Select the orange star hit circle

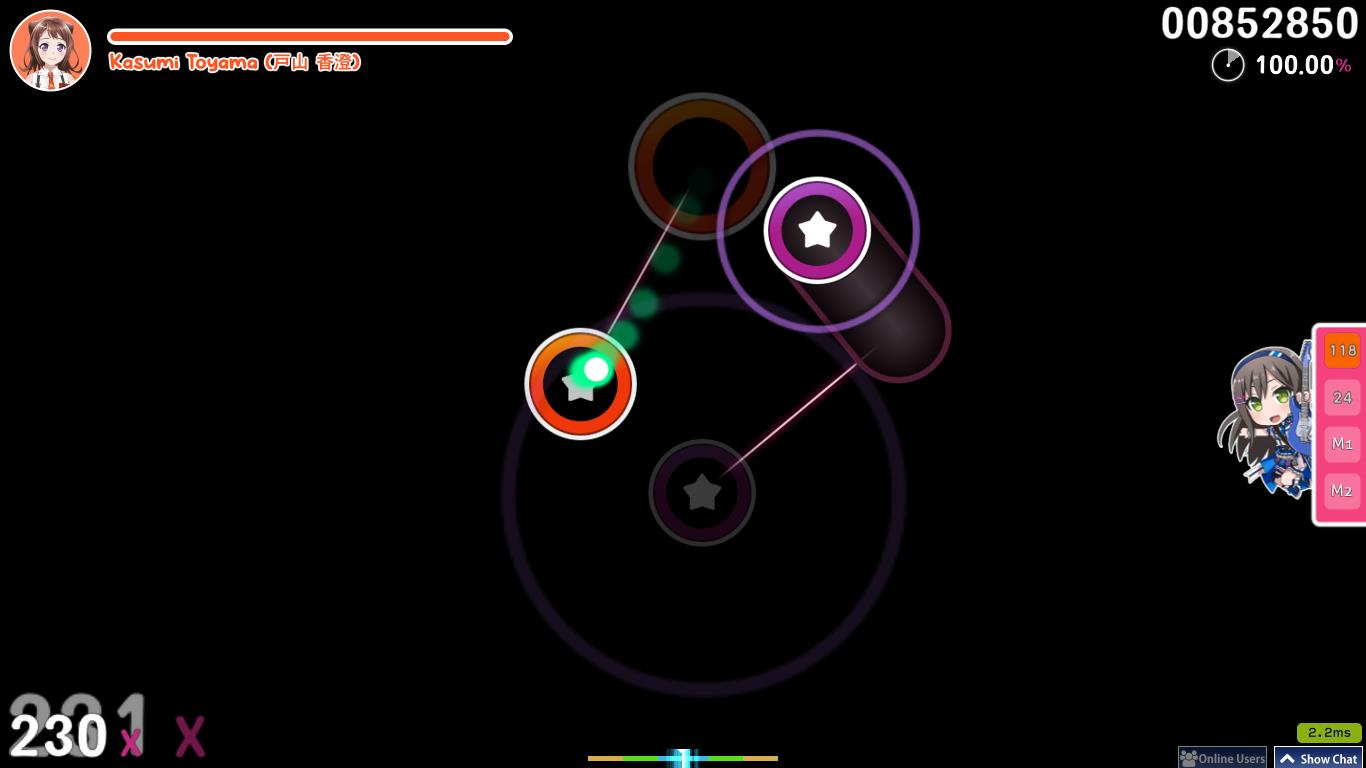[580, 384]
